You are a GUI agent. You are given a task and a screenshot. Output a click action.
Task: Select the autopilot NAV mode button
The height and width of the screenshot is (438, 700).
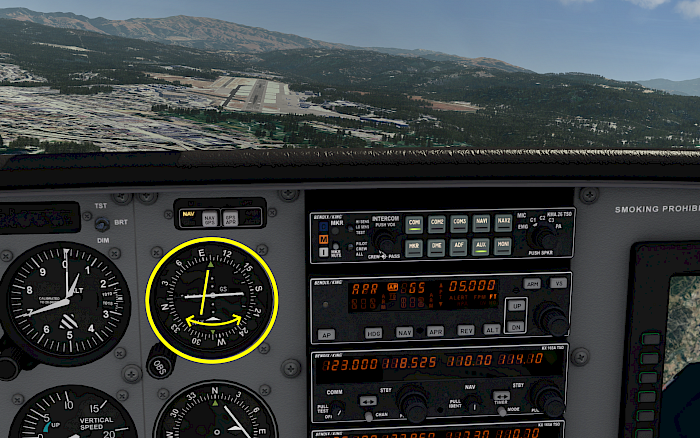coord(404,331)
